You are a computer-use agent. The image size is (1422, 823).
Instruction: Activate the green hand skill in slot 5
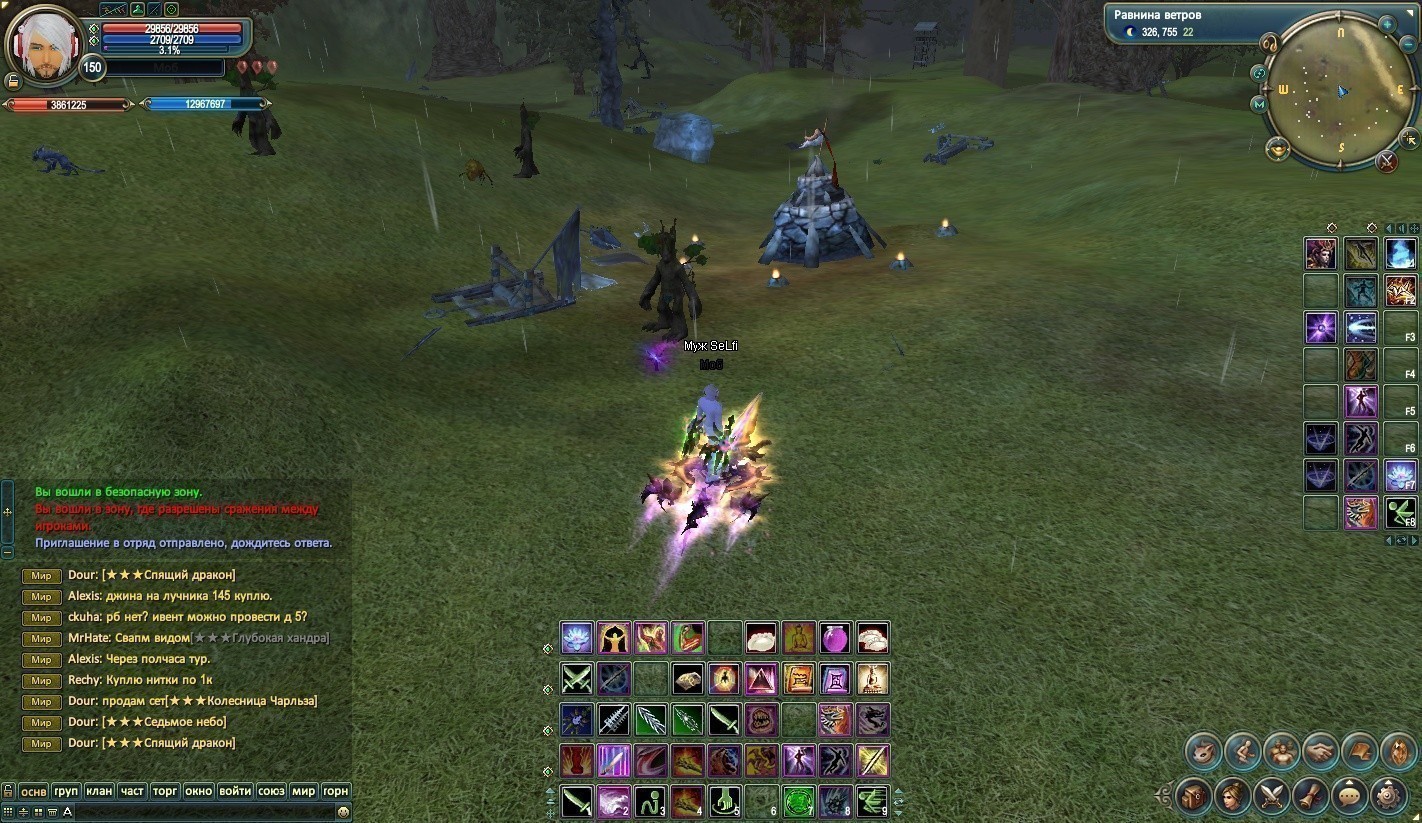click(724, 801)
